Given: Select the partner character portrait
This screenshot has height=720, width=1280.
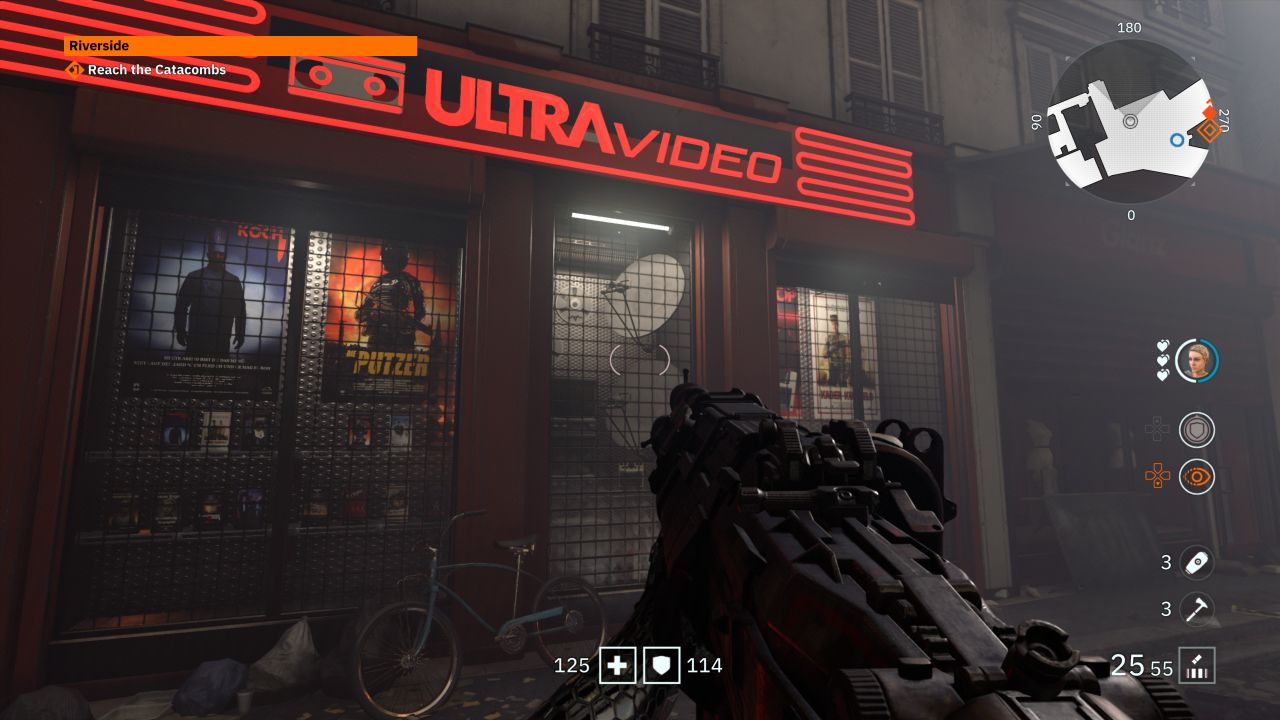Looking at the screenshot, I should coord(1196,360).
